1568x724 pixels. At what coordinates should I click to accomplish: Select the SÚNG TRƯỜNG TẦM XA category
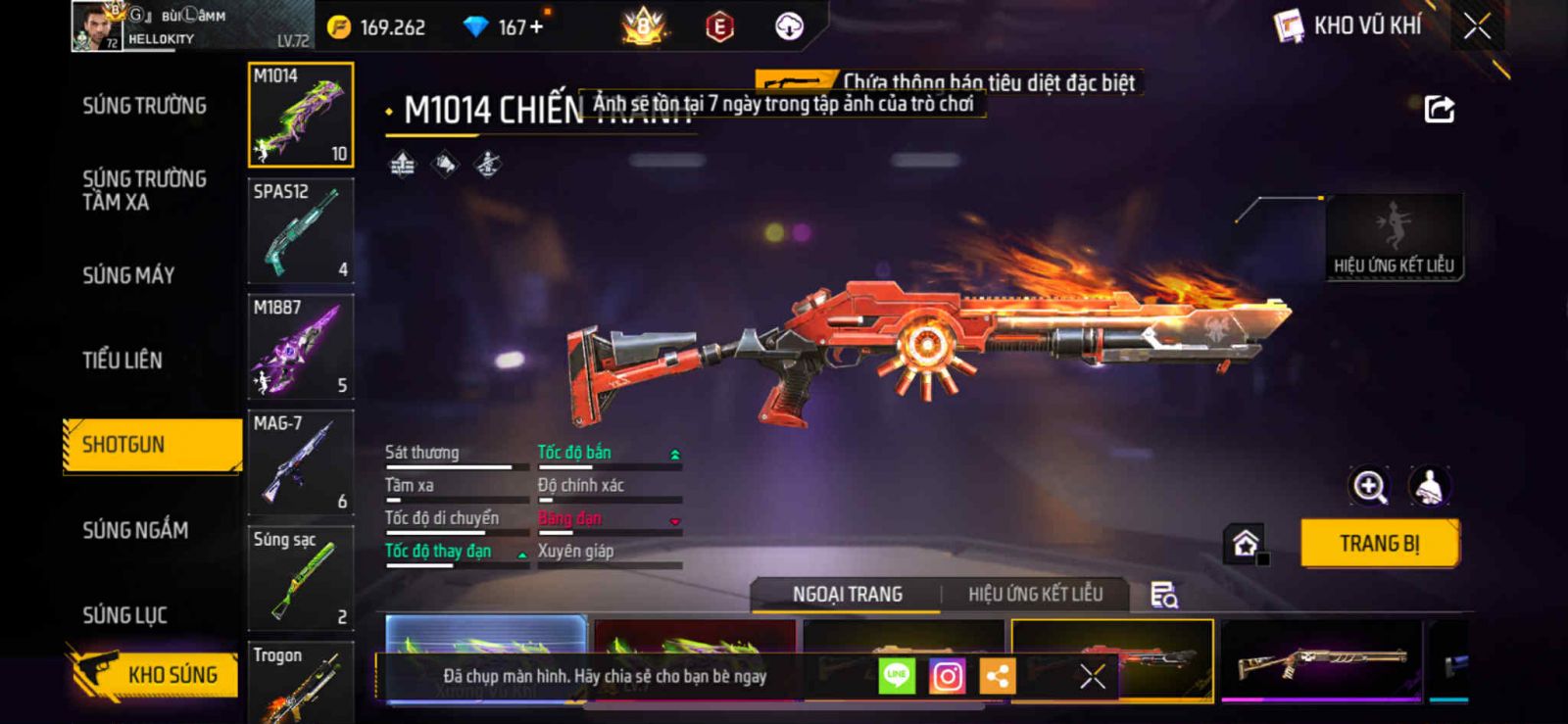144,190
